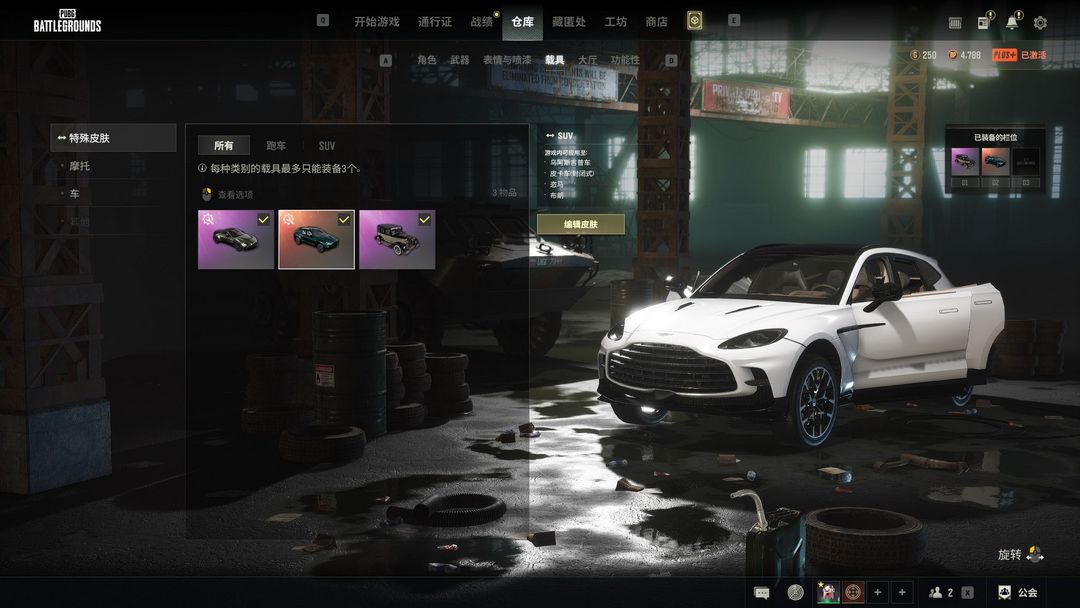Filter vehicle skins by 跑车 tab
Viewport: 1080px width, 608px height.
(x=276, y=146)
